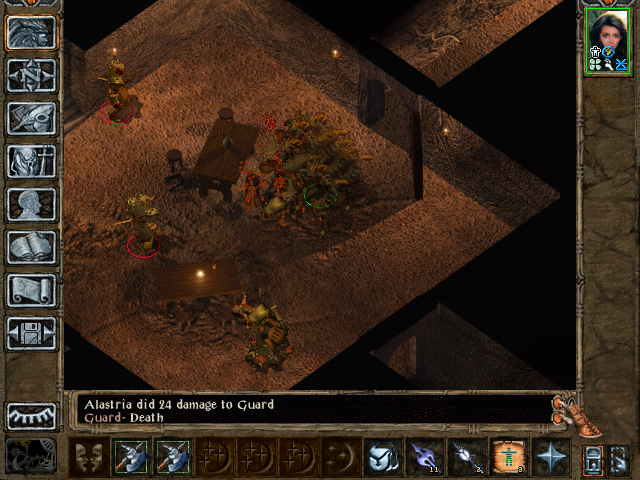Open the mage spellbook
Screen dimensions: 640x480
point(32,247)
